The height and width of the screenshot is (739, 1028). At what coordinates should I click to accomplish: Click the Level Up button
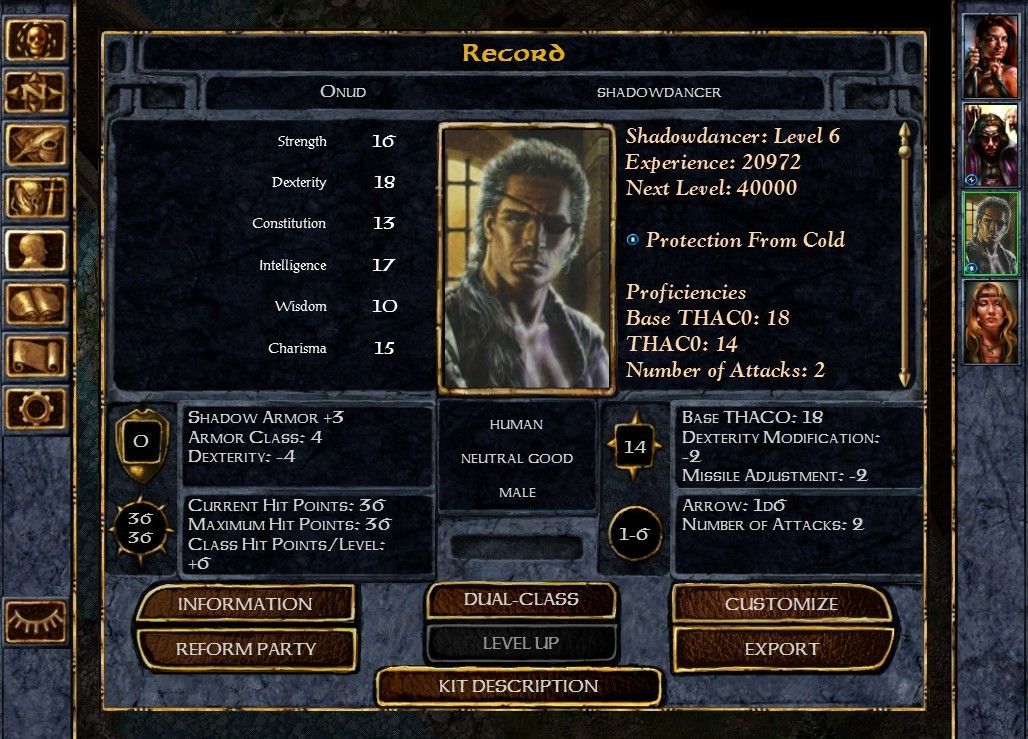pos(520,643)
